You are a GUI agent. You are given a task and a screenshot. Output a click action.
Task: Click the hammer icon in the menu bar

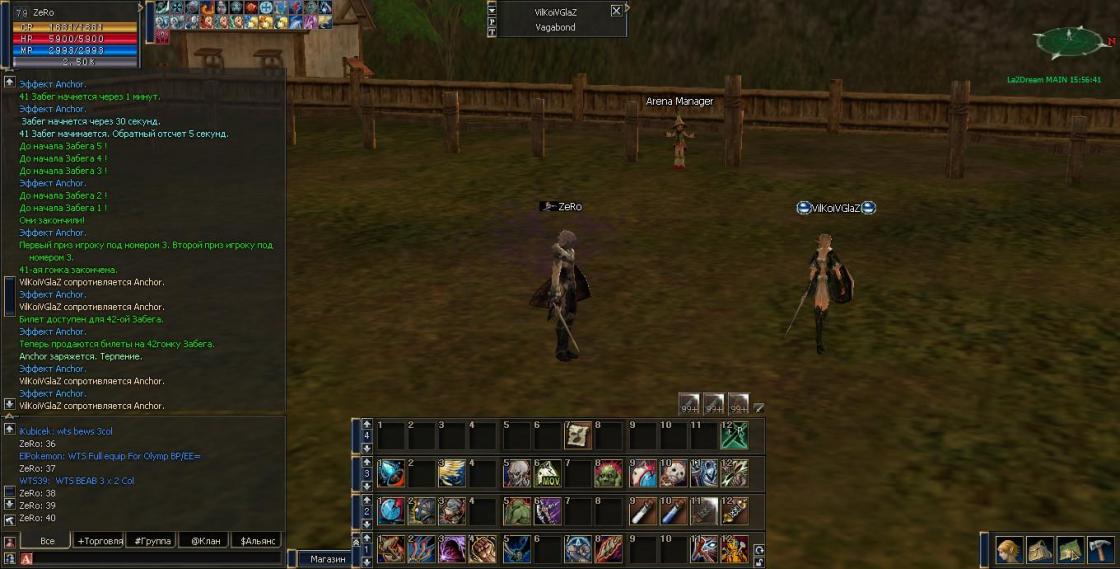pos(1100,550)
